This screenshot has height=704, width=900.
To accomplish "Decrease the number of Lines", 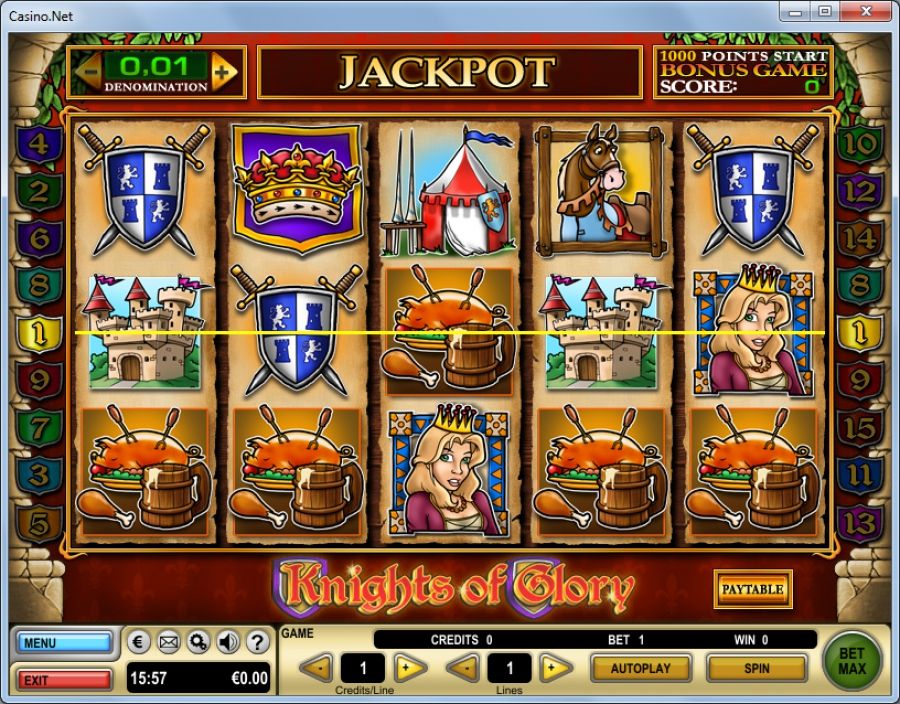I will (462, 667).
